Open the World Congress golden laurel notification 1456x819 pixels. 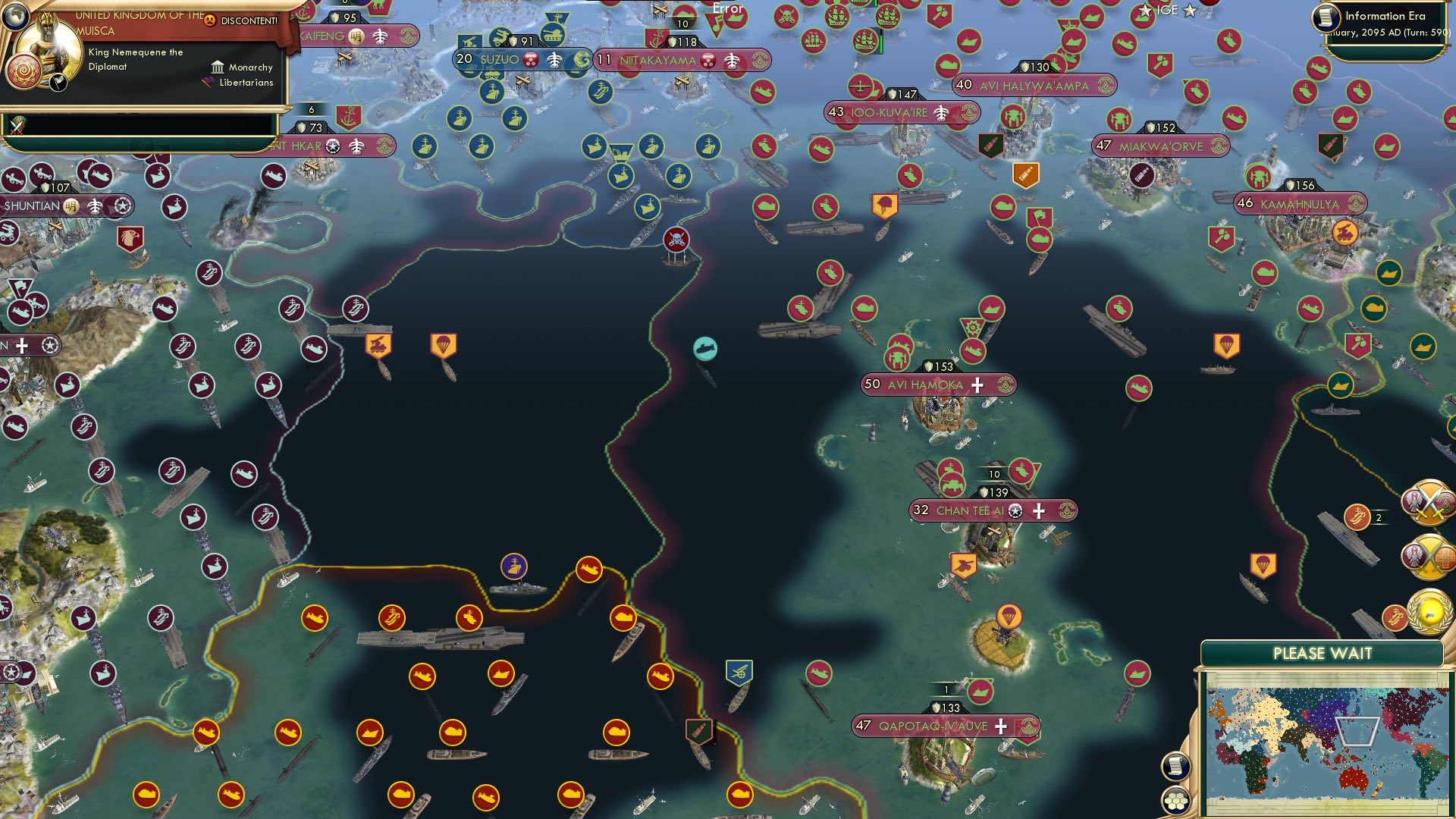tap(1428, 612)
